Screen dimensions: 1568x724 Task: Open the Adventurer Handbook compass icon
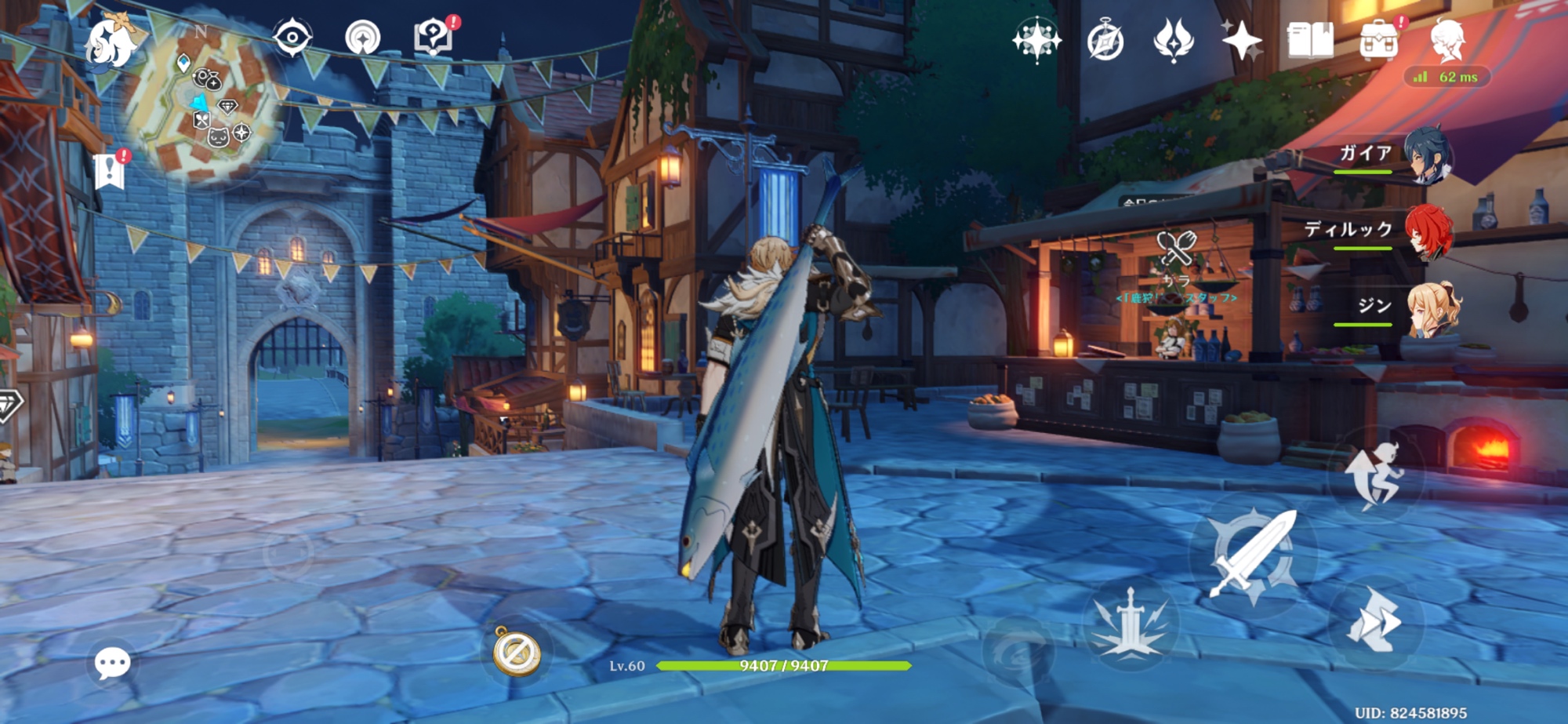point(1105,41)
